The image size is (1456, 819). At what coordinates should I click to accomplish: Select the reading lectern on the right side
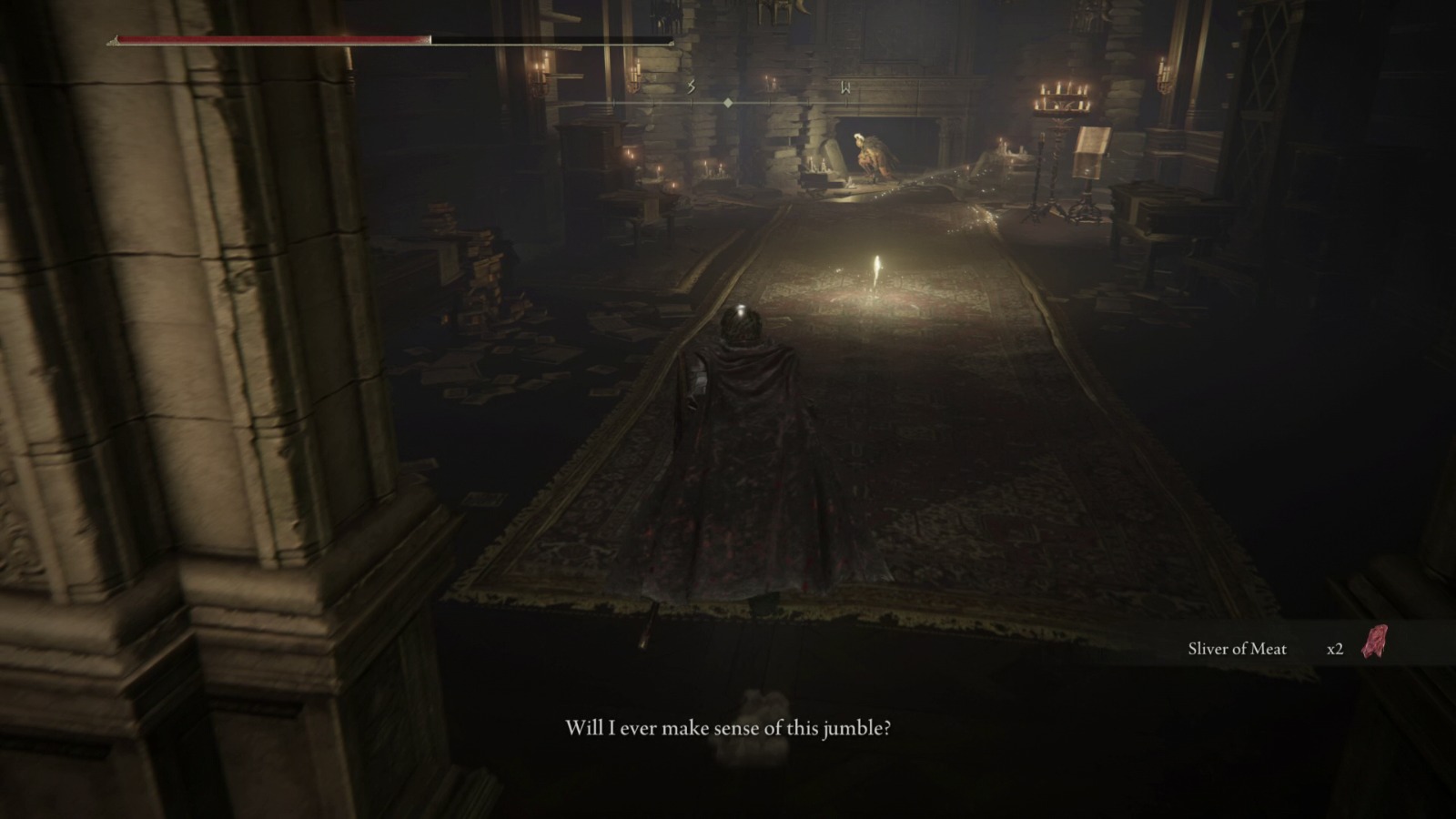click(x=1090, y=152)
